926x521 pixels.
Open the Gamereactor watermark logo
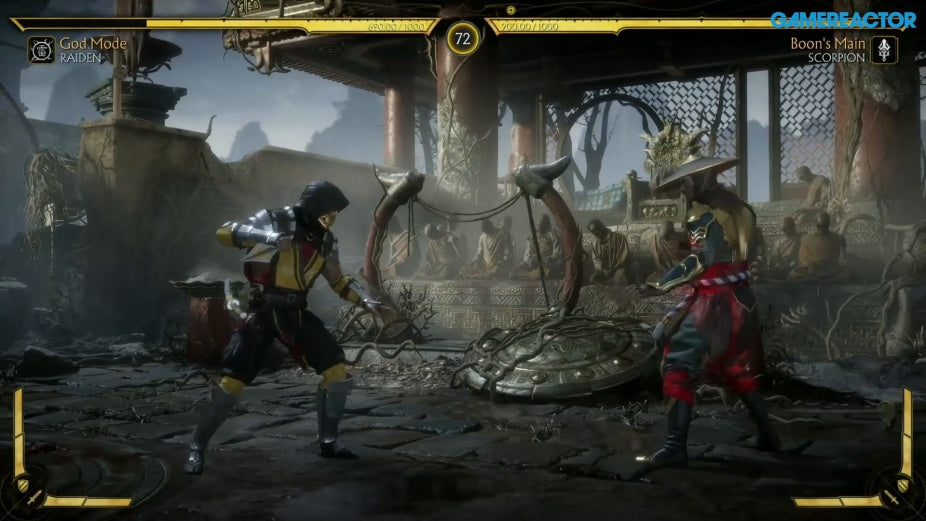click(842, 20)
